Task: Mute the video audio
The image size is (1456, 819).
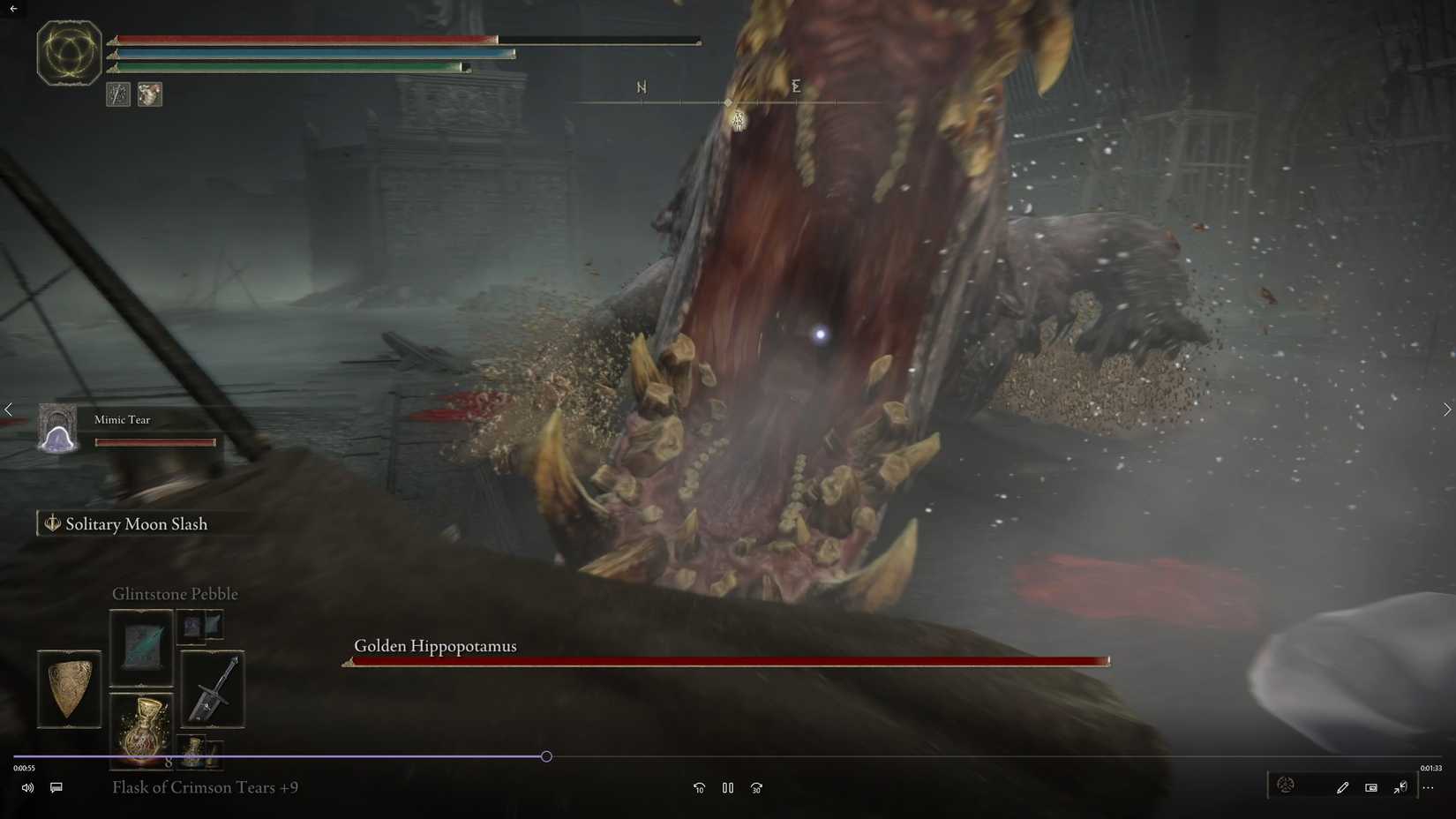Action: click(27, 787)
